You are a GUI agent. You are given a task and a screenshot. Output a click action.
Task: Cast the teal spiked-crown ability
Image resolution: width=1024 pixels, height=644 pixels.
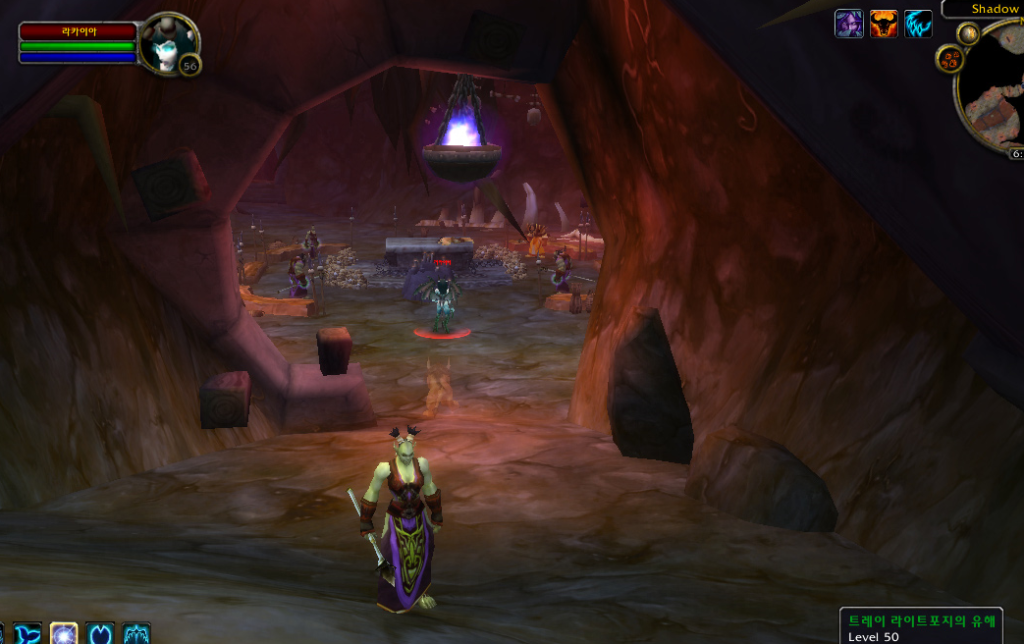pos(136,634)
